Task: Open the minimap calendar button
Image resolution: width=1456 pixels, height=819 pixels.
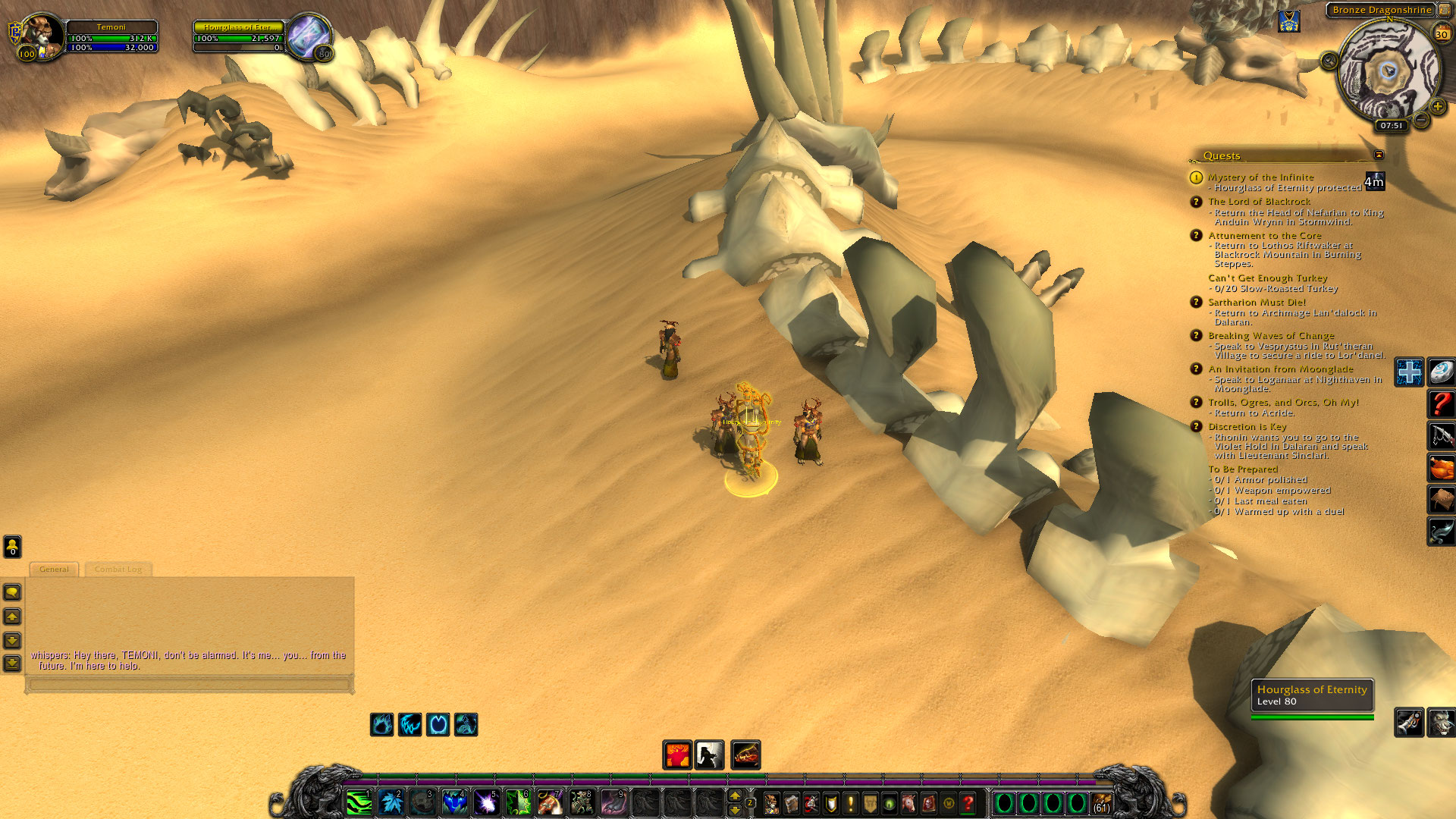Action: point(1442,33)
